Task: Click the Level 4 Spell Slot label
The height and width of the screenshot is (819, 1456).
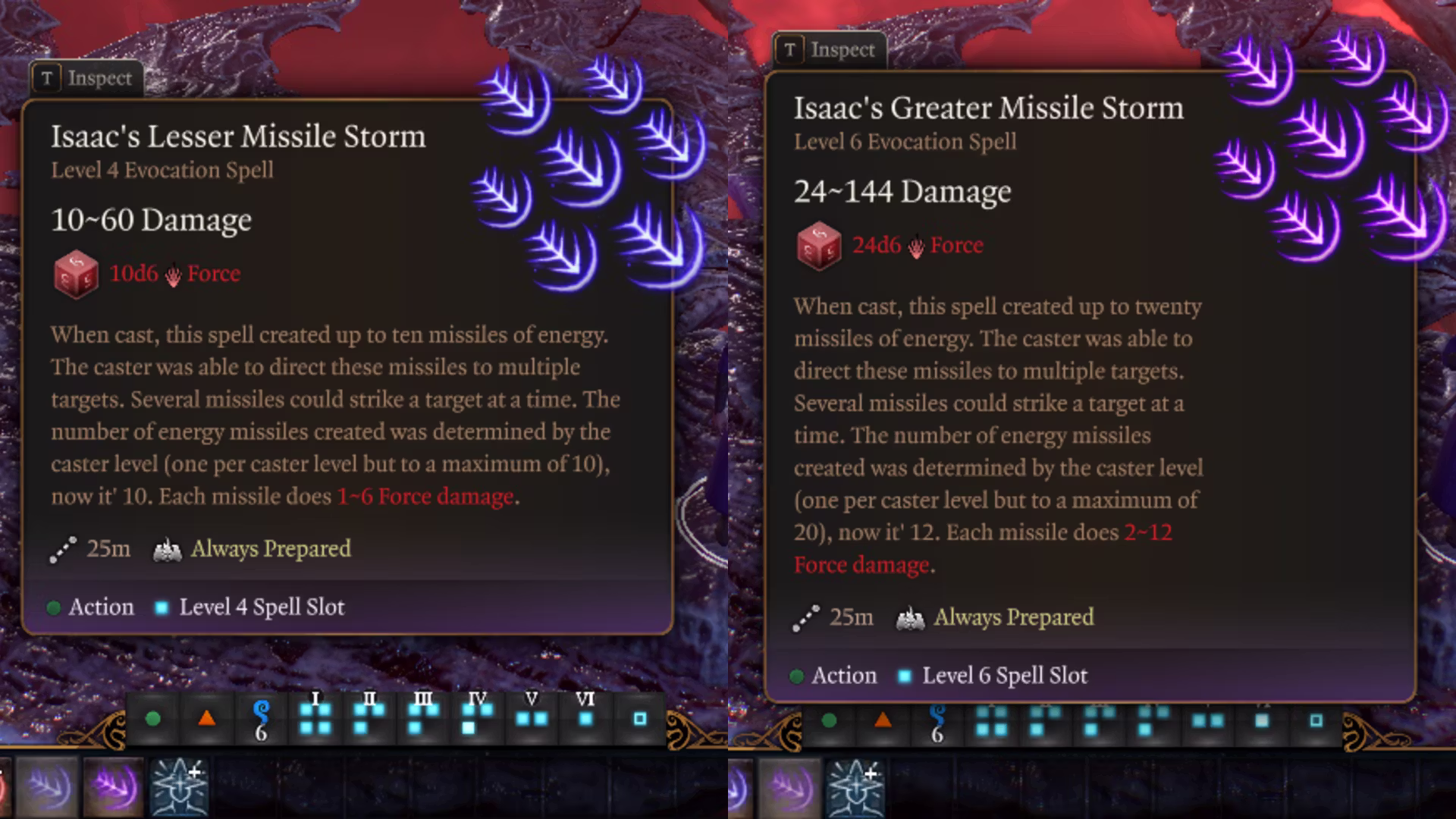Action: pos(261,607)
